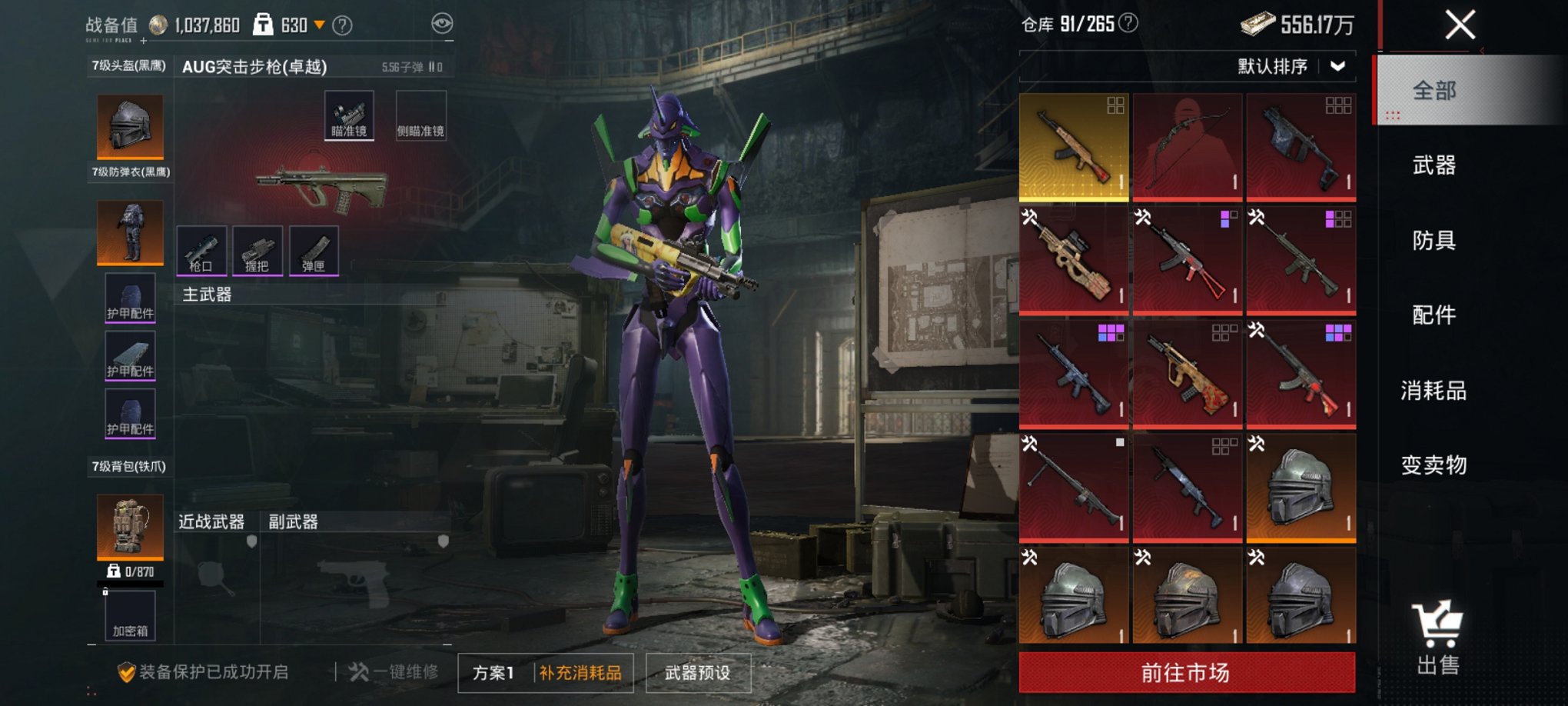Click 一键维修 to repair all gear
1568x706 pixels.
click(394, 672)
